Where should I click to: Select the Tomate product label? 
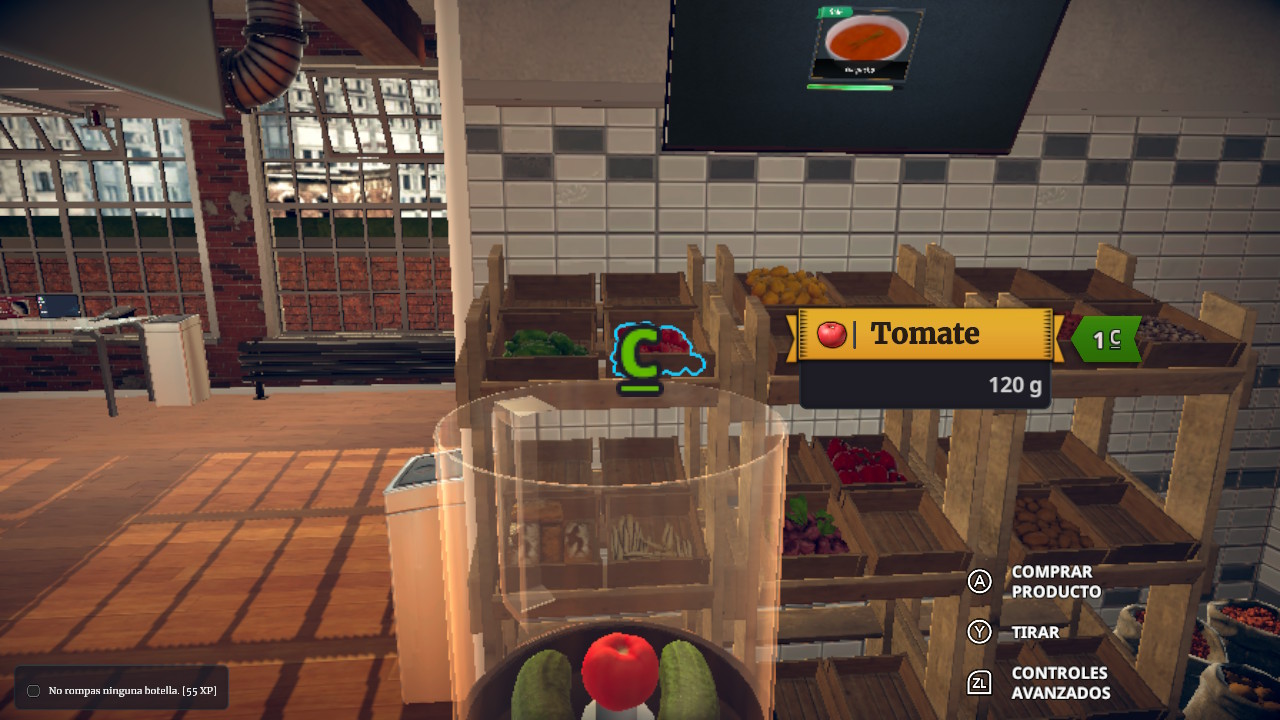coord(924,334)
